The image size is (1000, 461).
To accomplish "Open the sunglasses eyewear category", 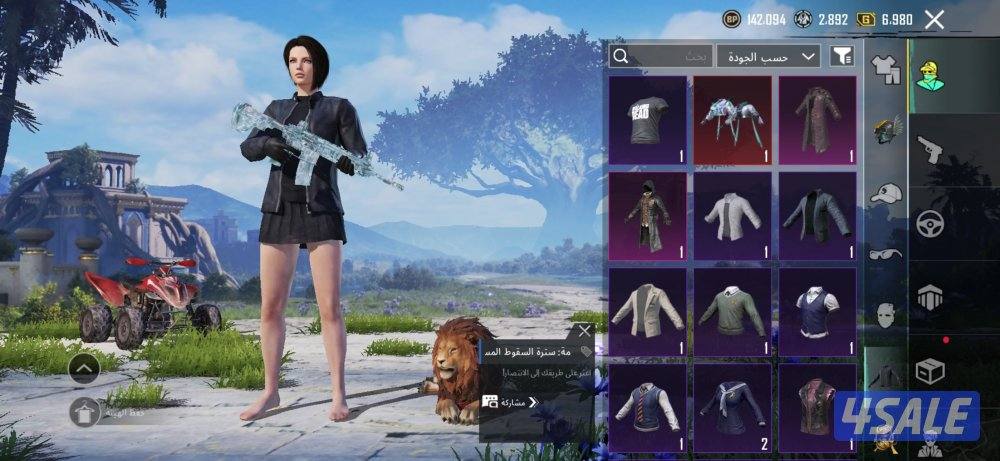I will [x=885, y=254].
